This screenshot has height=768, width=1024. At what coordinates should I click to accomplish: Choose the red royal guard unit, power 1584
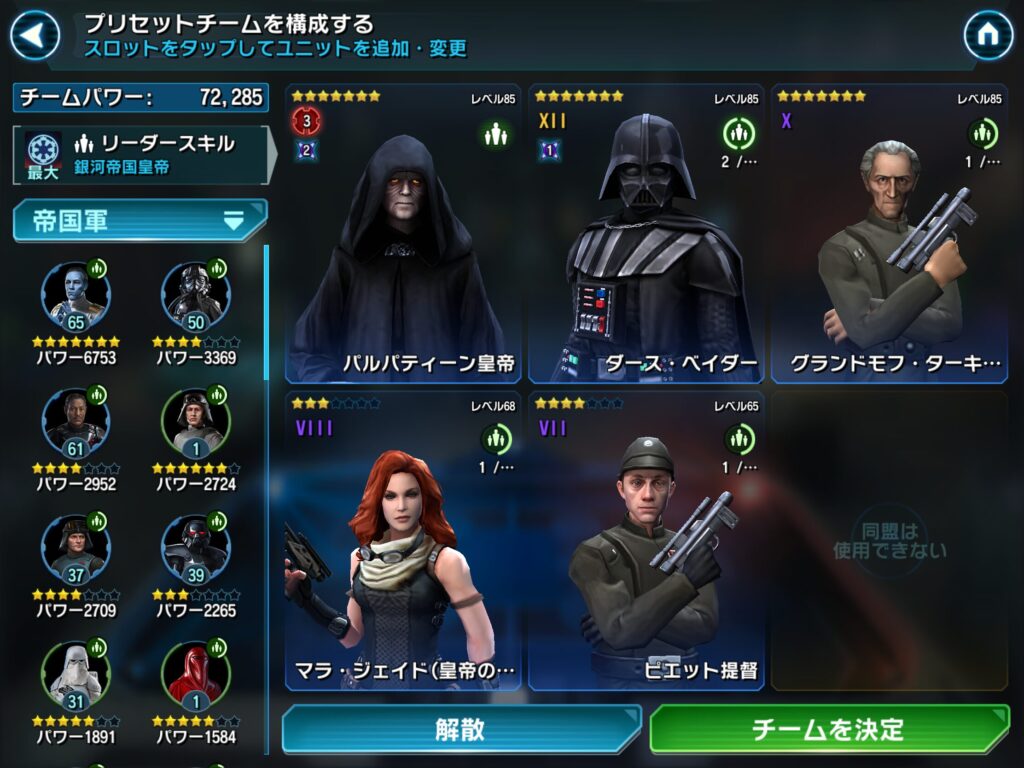click(196, 675)
